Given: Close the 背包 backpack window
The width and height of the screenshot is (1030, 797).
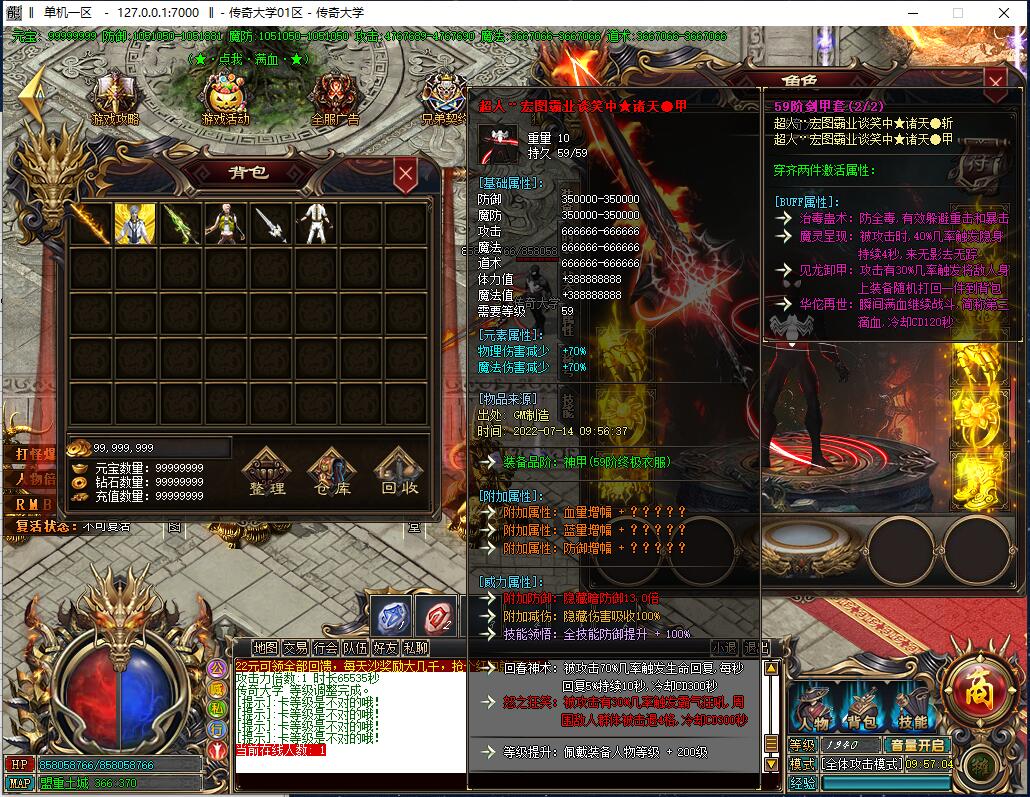Looking at the screenshot, I should pos(405,175).
